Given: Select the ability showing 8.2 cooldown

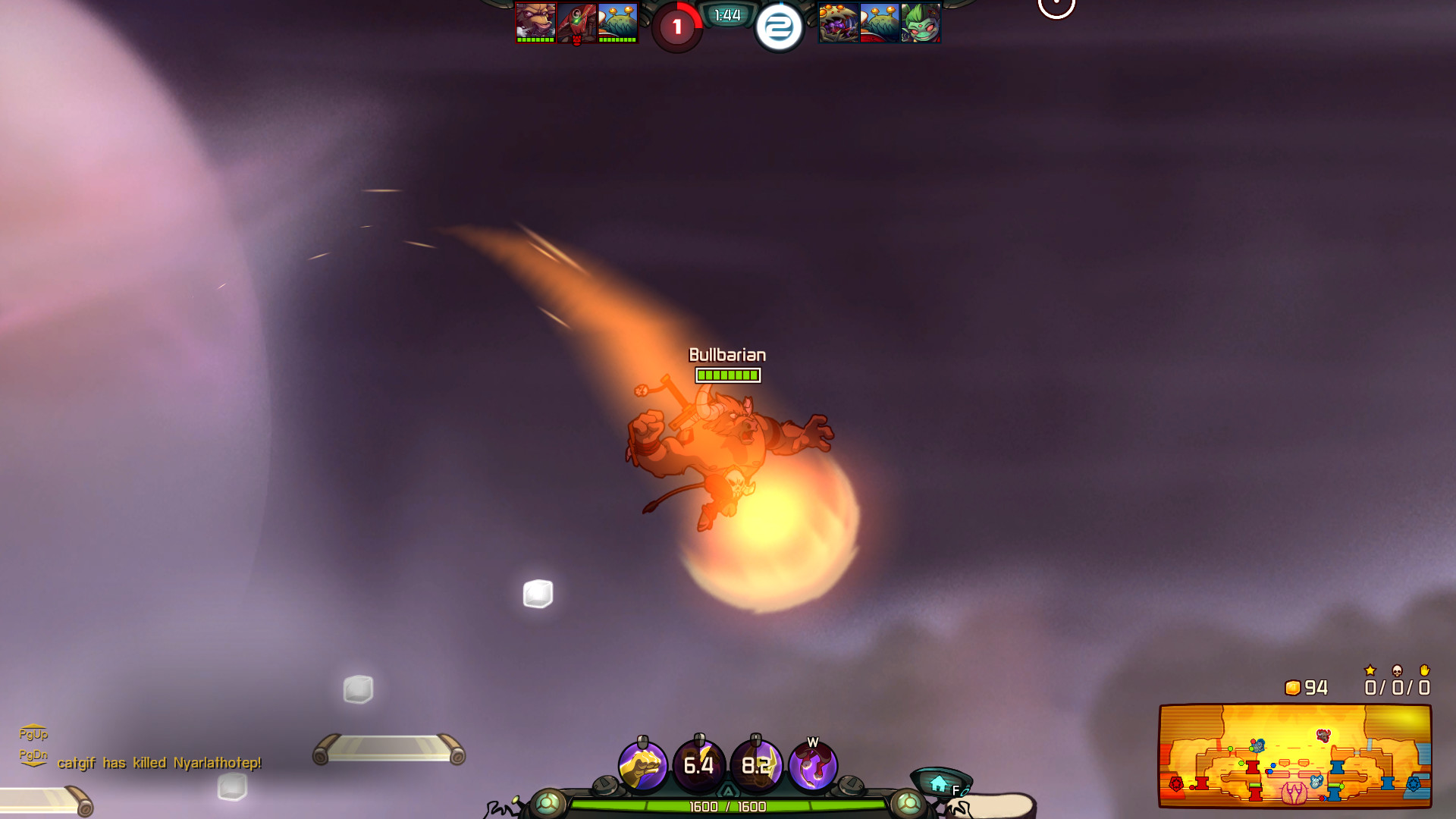Looking at the screenshot, I should [755, 766].
